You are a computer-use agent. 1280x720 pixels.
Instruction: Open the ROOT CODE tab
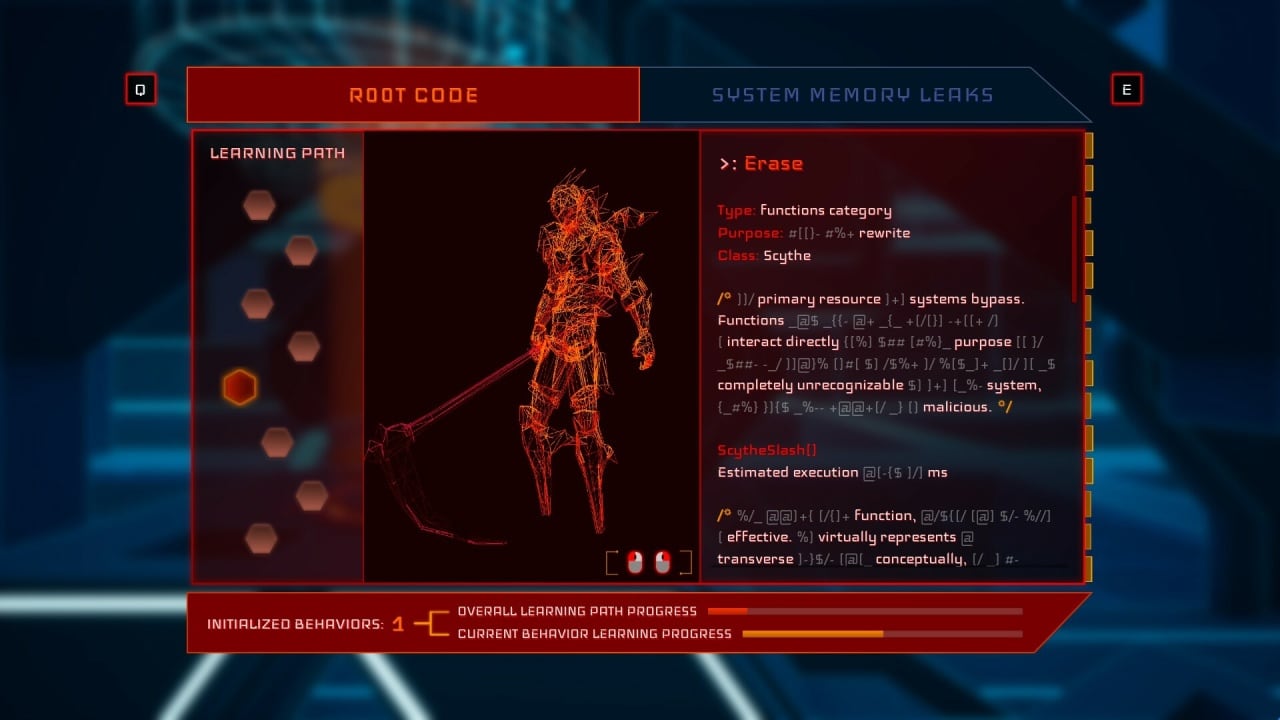coord(414,94)
